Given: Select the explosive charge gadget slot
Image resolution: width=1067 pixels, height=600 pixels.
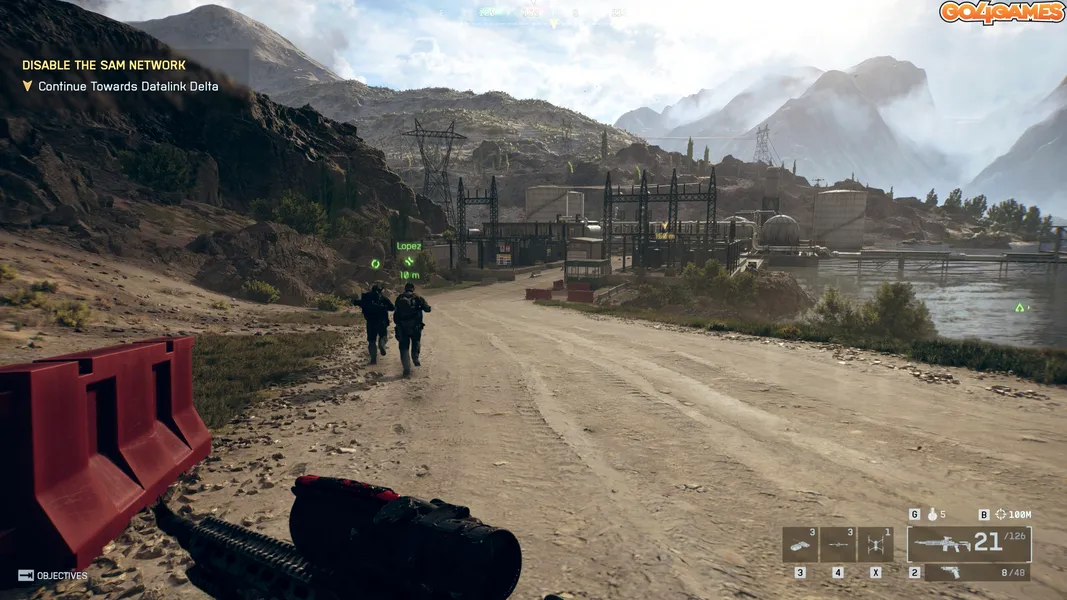Looking at the screenshot, I should (x=800, y=544).
